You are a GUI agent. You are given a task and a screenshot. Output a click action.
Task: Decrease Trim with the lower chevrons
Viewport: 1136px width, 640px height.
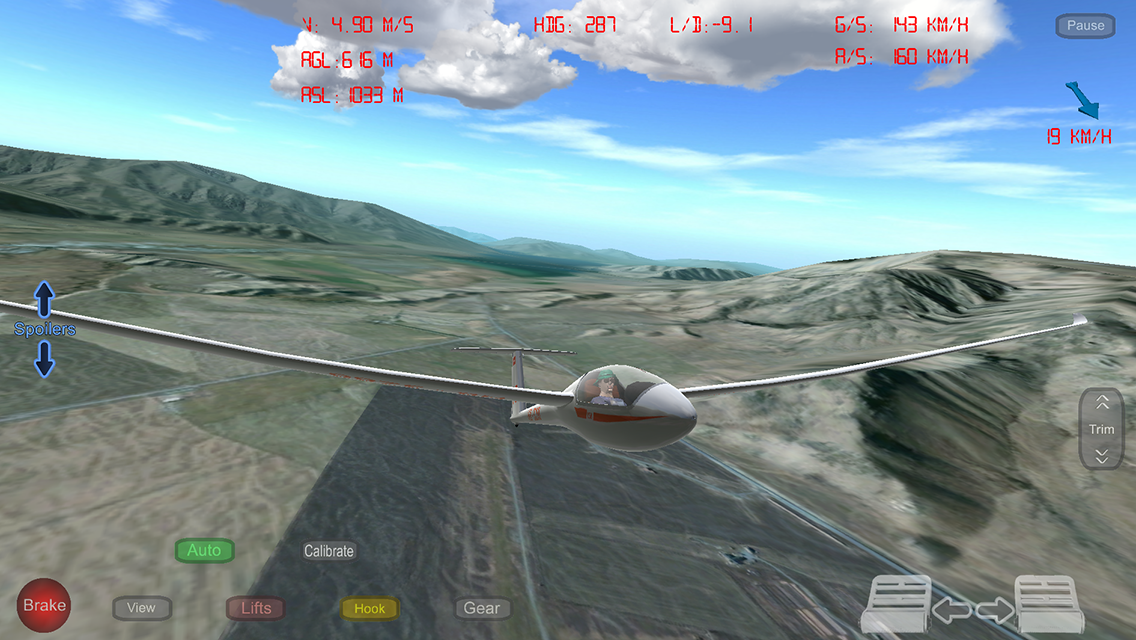1102,456
